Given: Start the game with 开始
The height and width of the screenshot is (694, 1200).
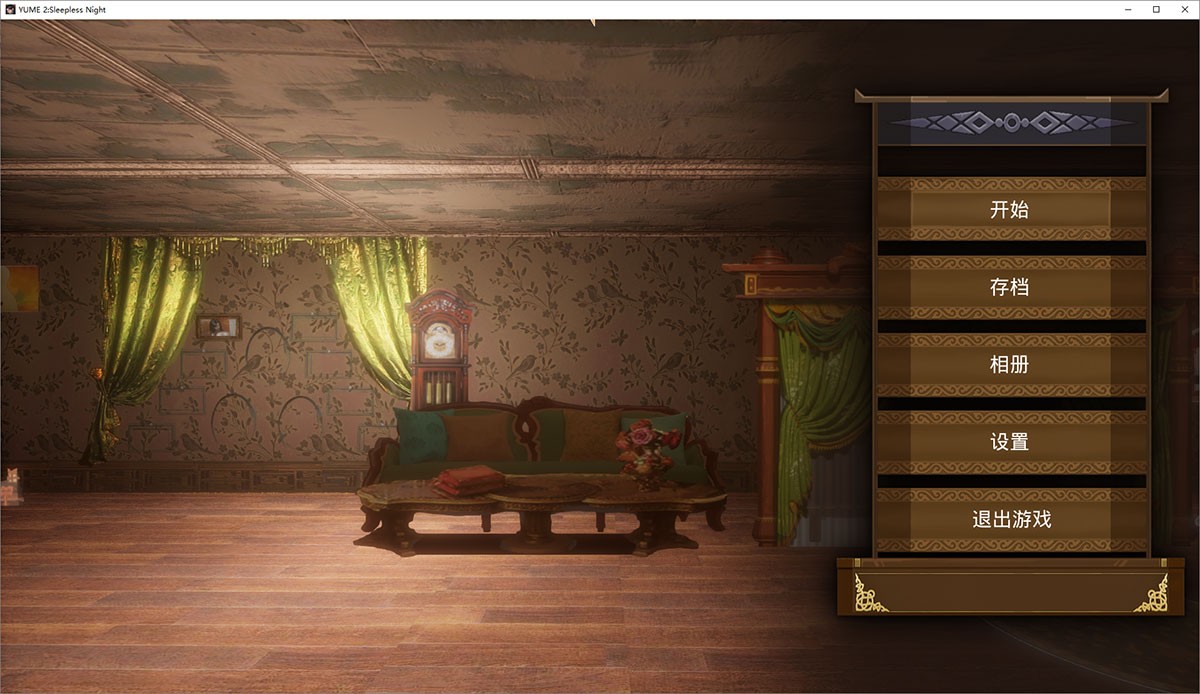Looking at the screenshot, I should tap(1010, 210).
